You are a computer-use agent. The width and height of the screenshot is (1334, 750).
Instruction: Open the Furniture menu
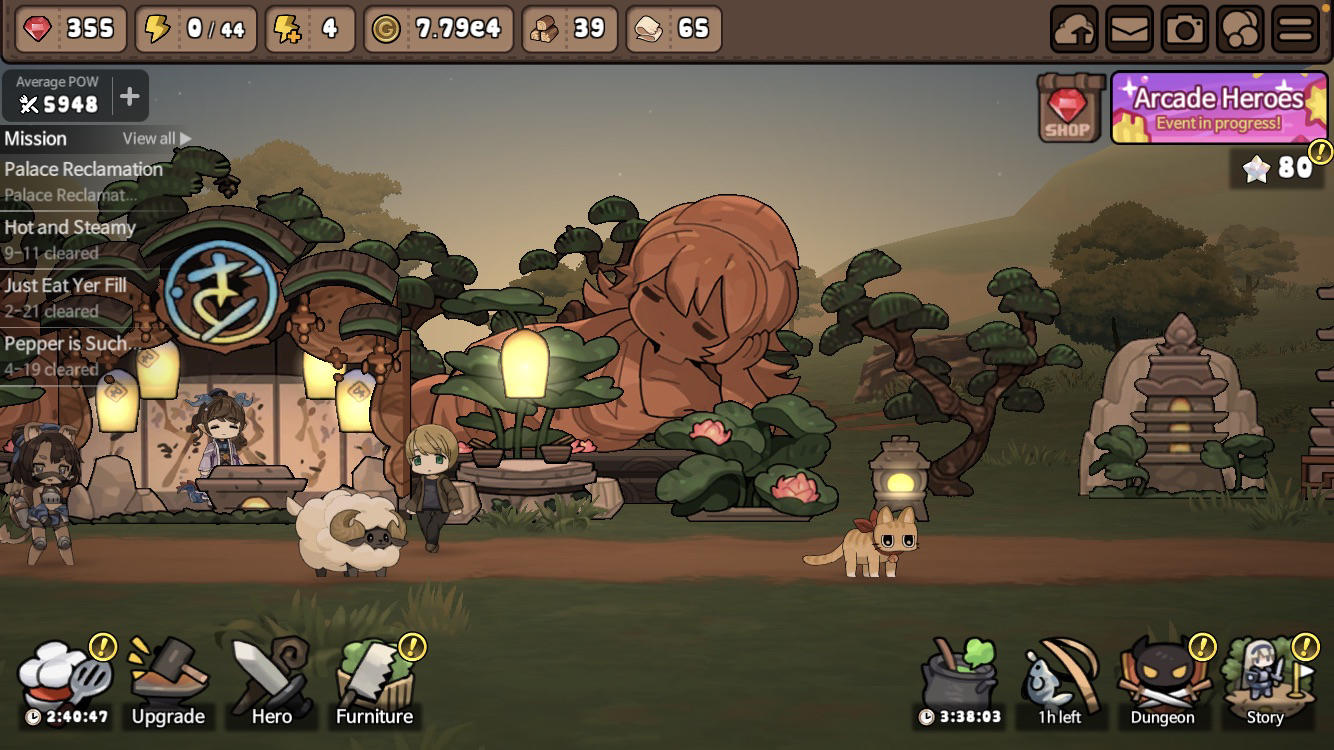(375, 682)
